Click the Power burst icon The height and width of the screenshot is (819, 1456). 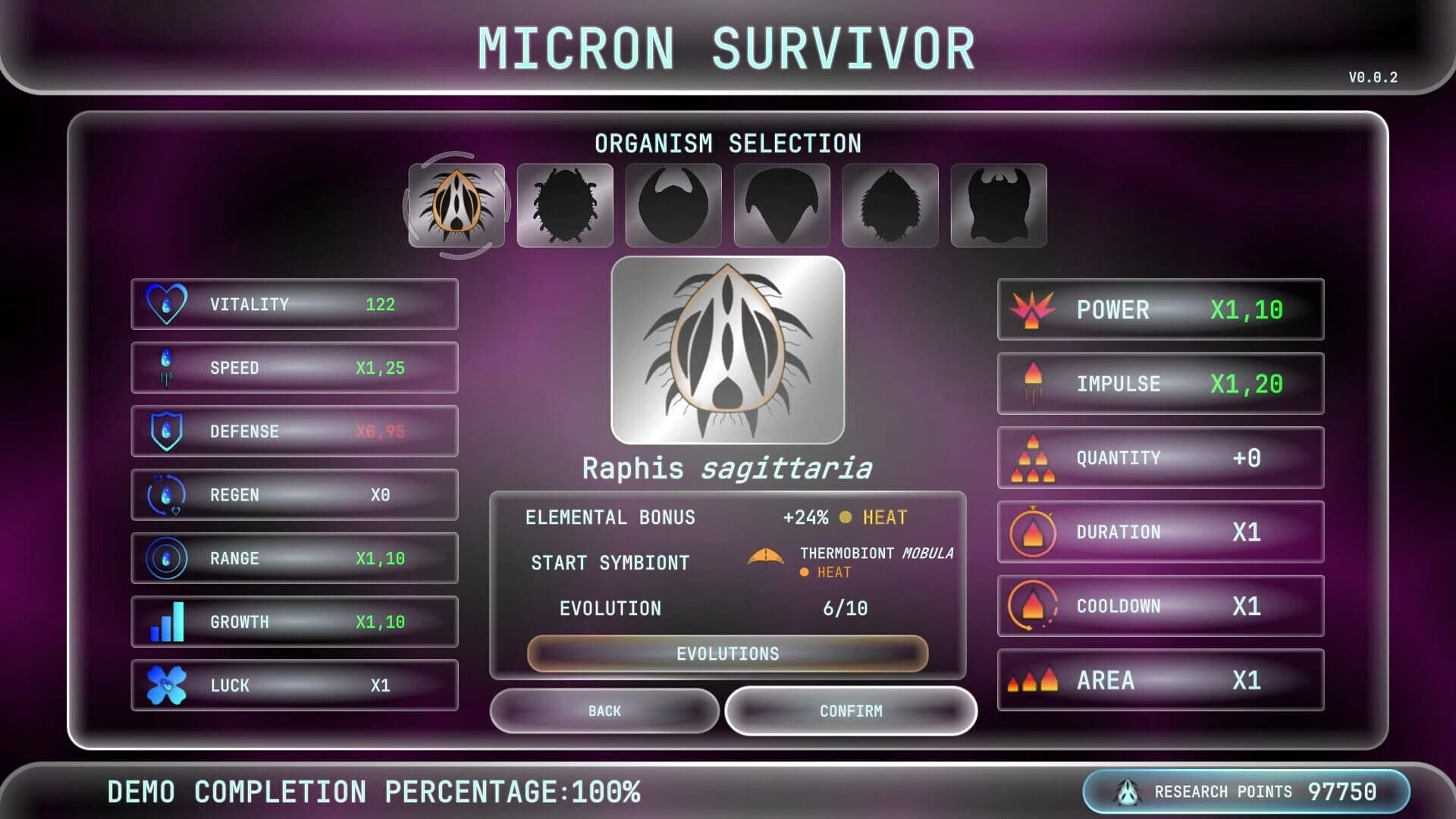(1034, 310)
